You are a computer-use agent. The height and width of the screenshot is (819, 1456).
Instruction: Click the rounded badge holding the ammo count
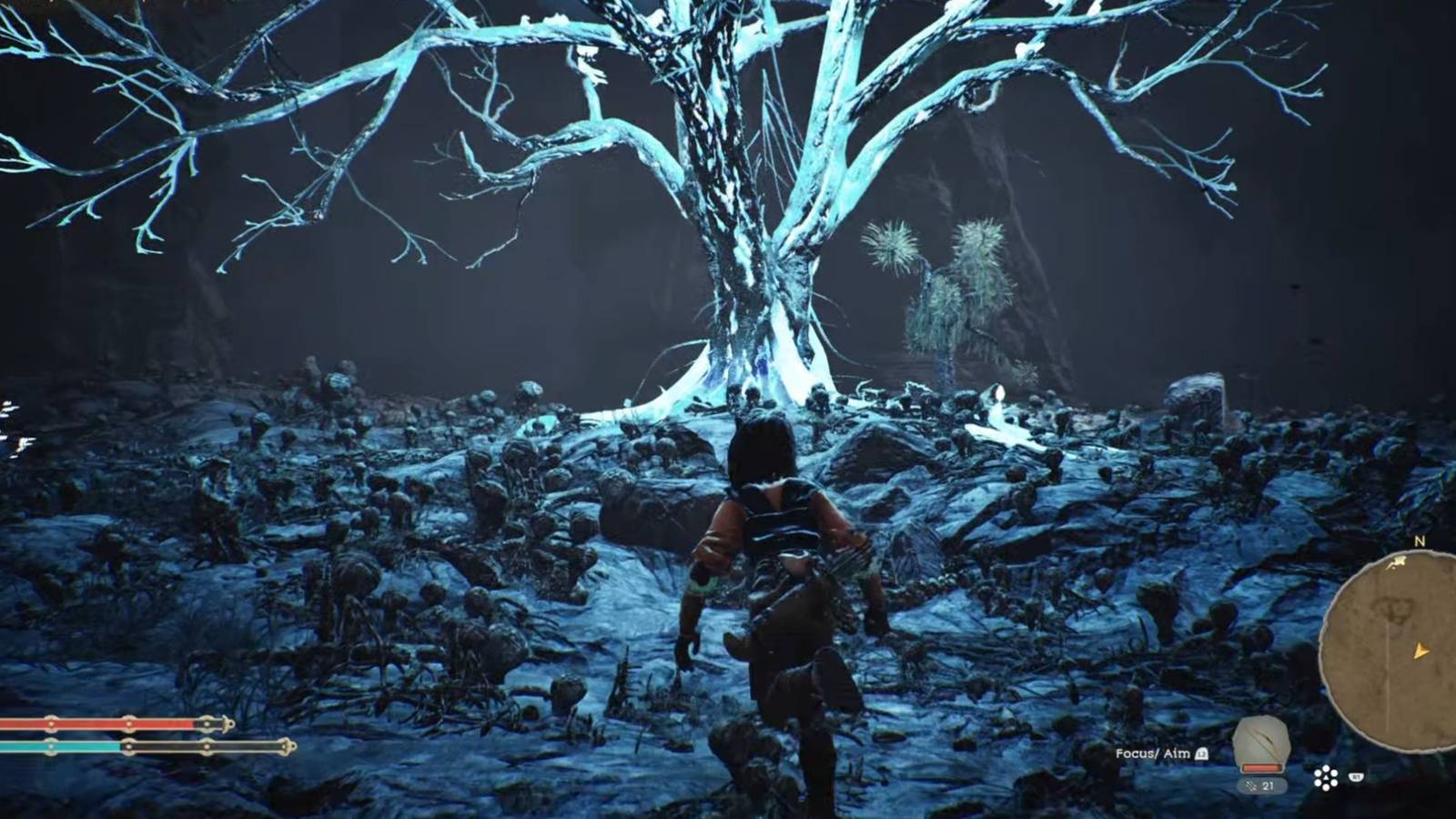1262,785
